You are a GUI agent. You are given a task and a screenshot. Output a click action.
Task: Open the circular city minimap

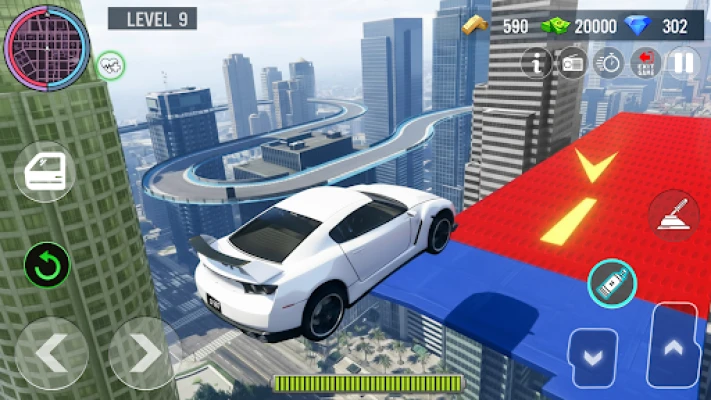47,46
